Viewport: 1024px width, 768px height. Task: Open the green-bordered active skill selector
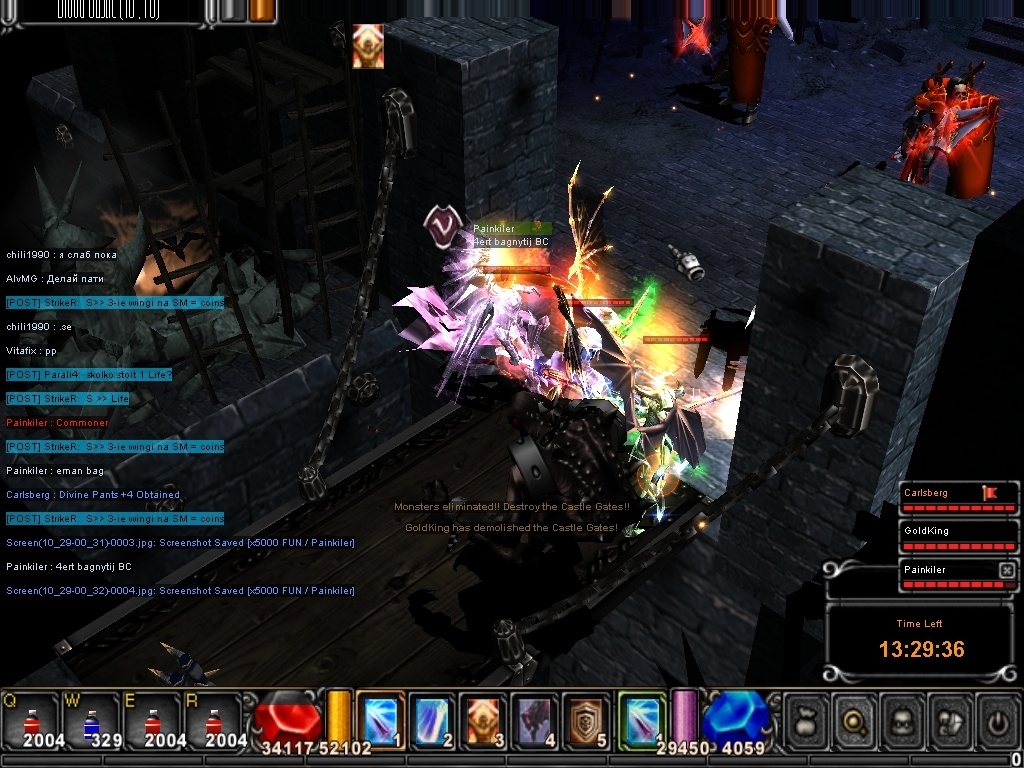(x=641, y=718)
